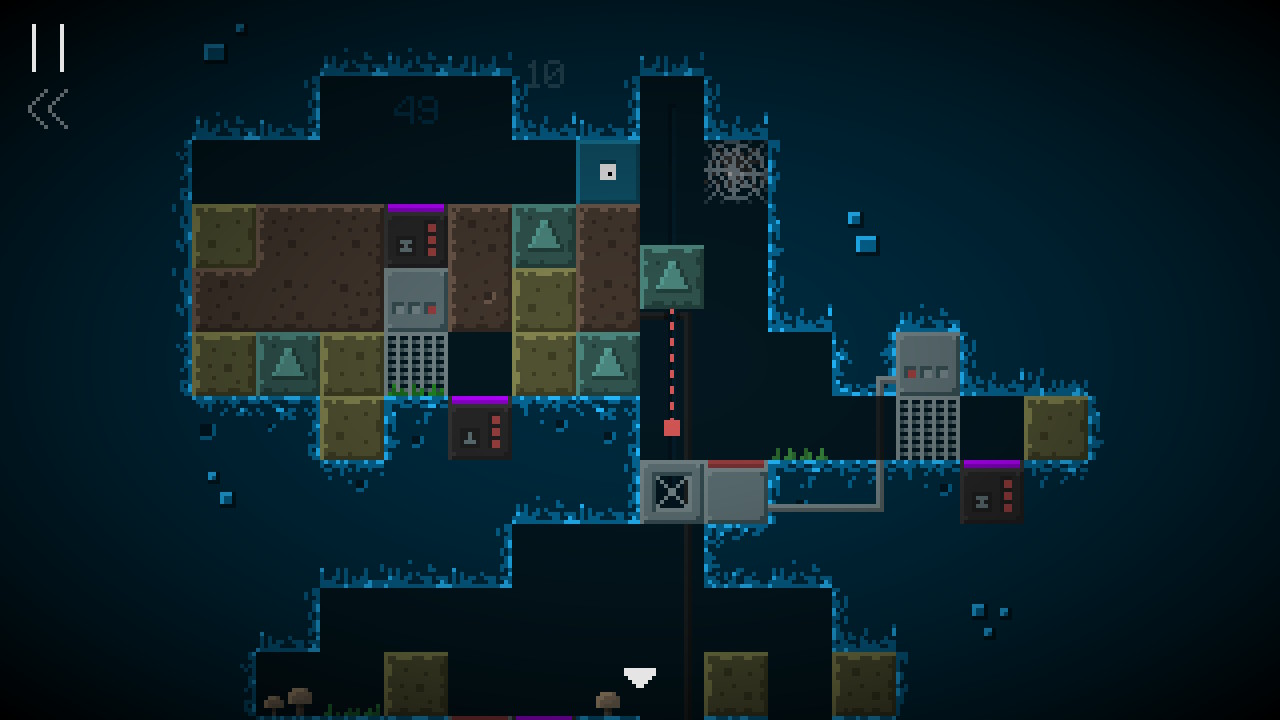Click the white downward arrow at the bottom
This screenshot has height=720, width=1280.
640,676
